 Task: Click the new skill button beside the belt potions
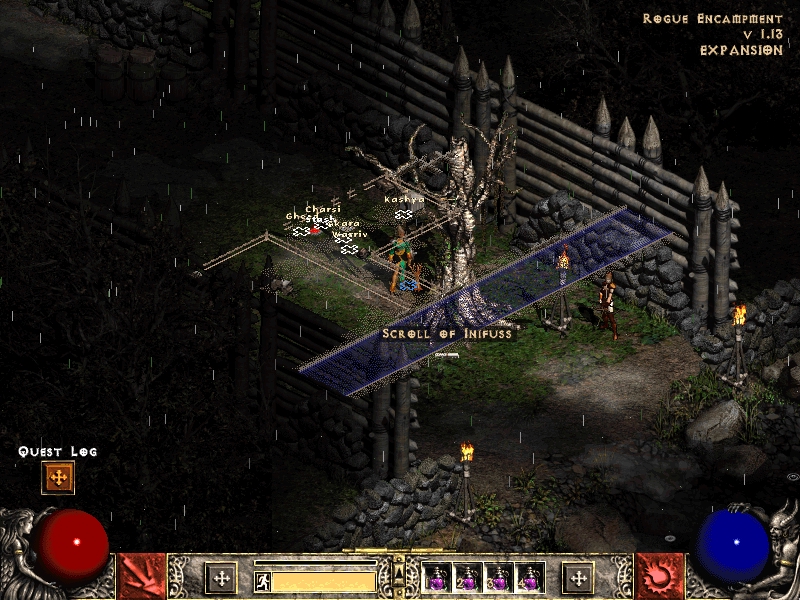pyautogui.click(x=577, y=578)
